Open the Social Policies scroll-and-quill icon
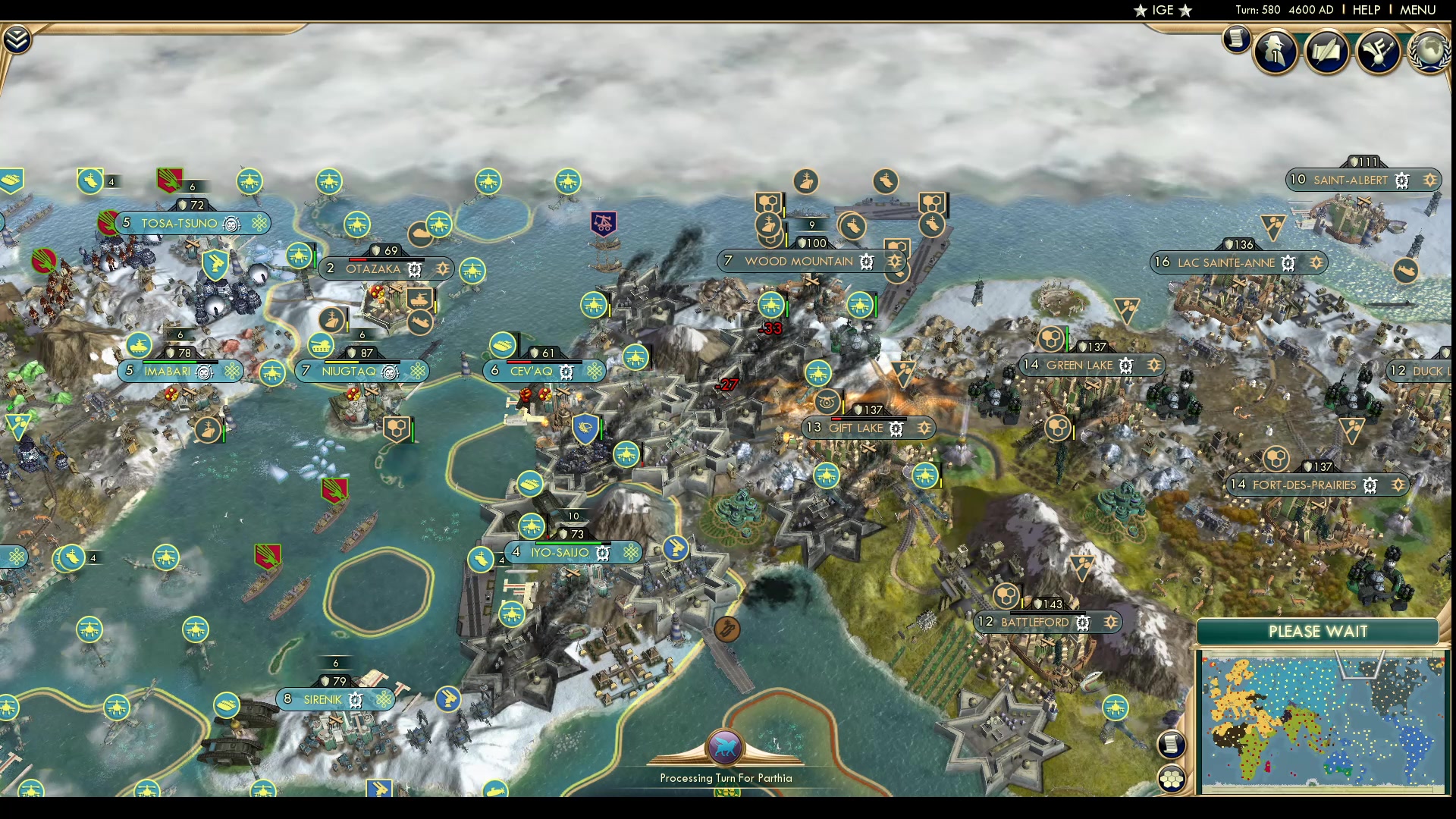This screenshot has height=819, width=1456. pyautogui.click(x=1328, y=53)
